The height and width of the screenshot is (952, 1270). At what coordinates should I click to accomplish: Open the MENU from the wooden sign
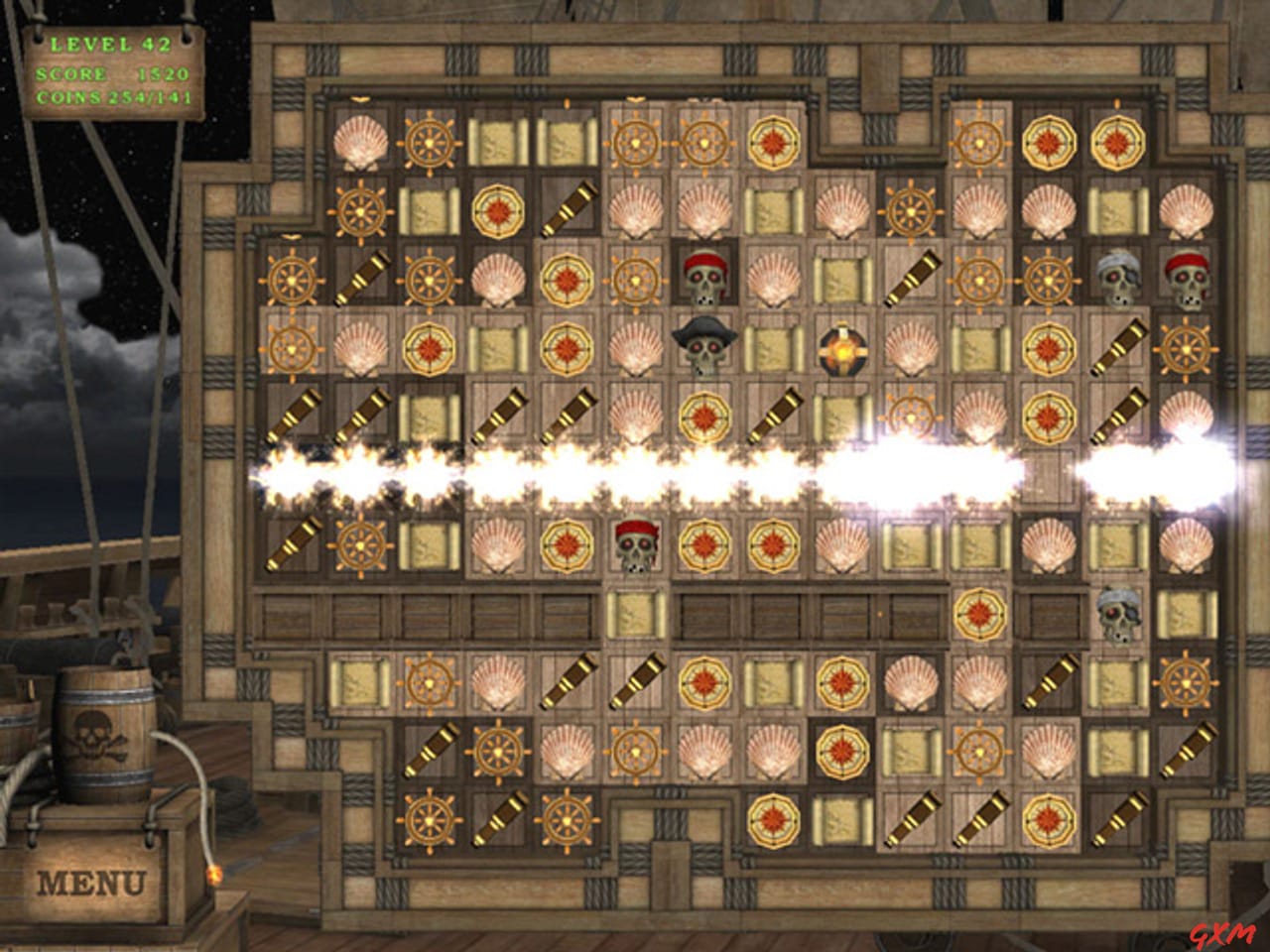(x=91, y=880)
